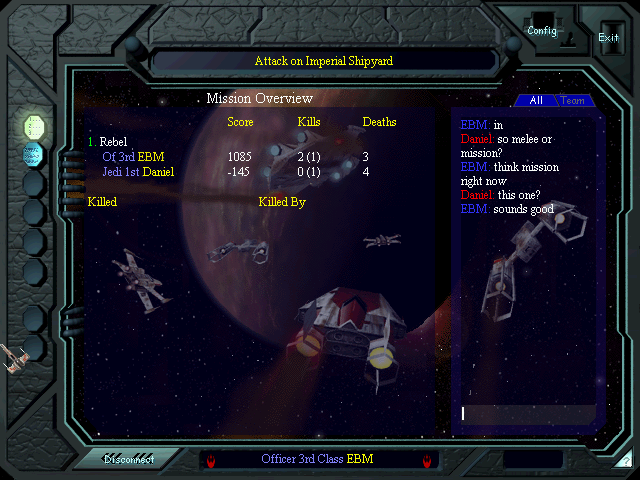Switch chat to the All tab
This screenshot has height=480, width=640.
coord(536,100)
